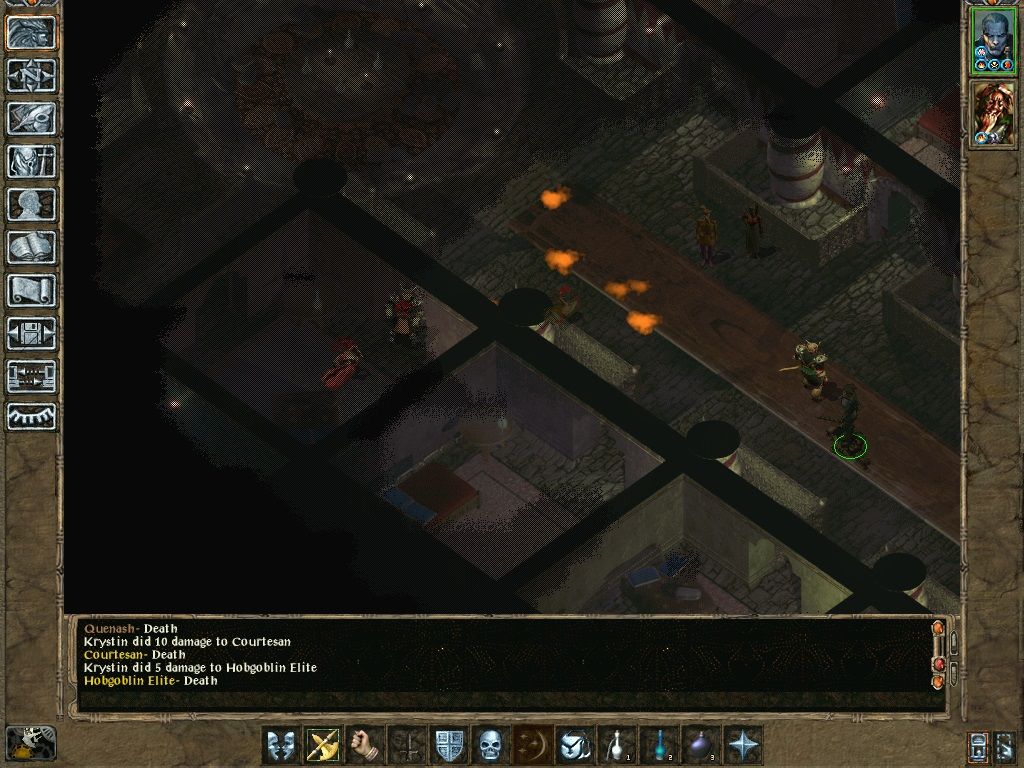Open special abilities with the four-pointed star
This screenshot has height=768, width=1024.
(744, 745)
